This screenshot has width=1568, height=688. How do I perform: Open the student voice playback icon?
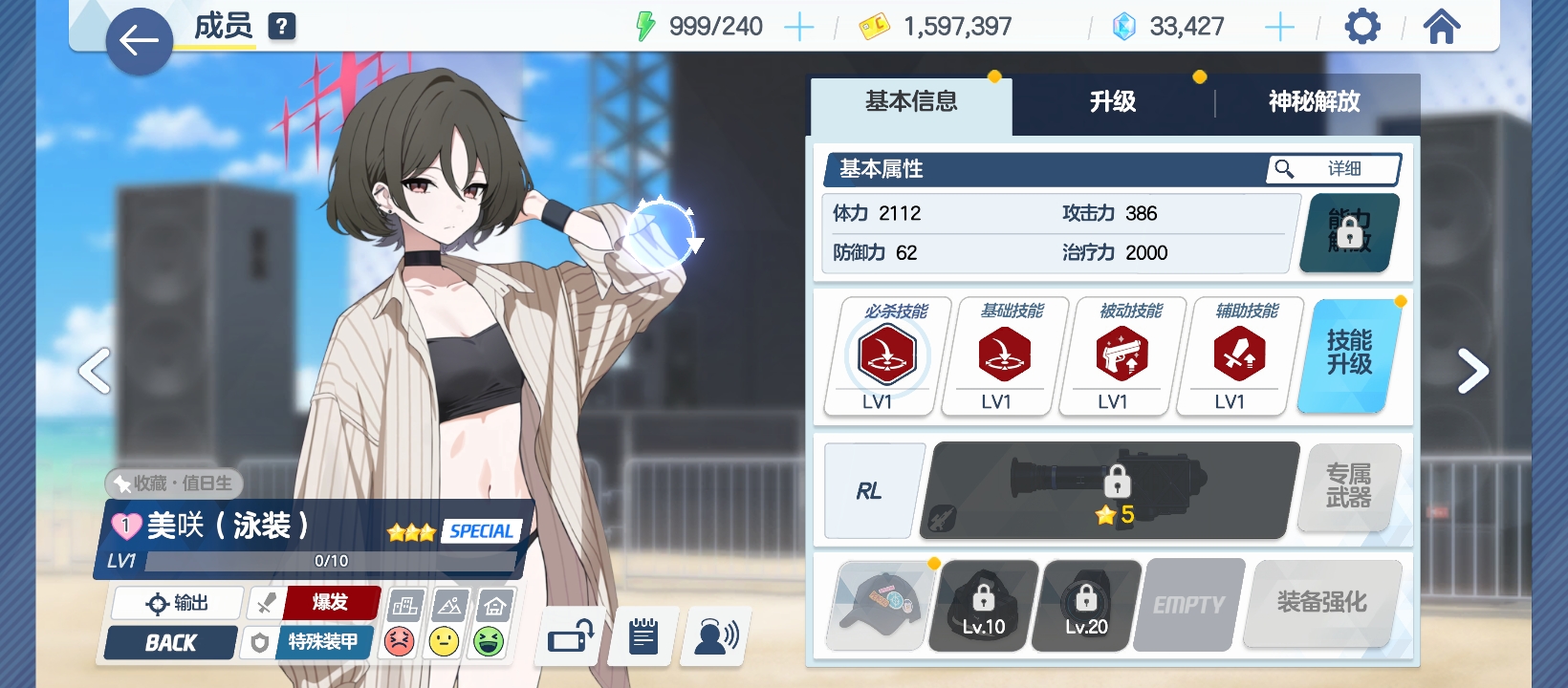[715, 636]
